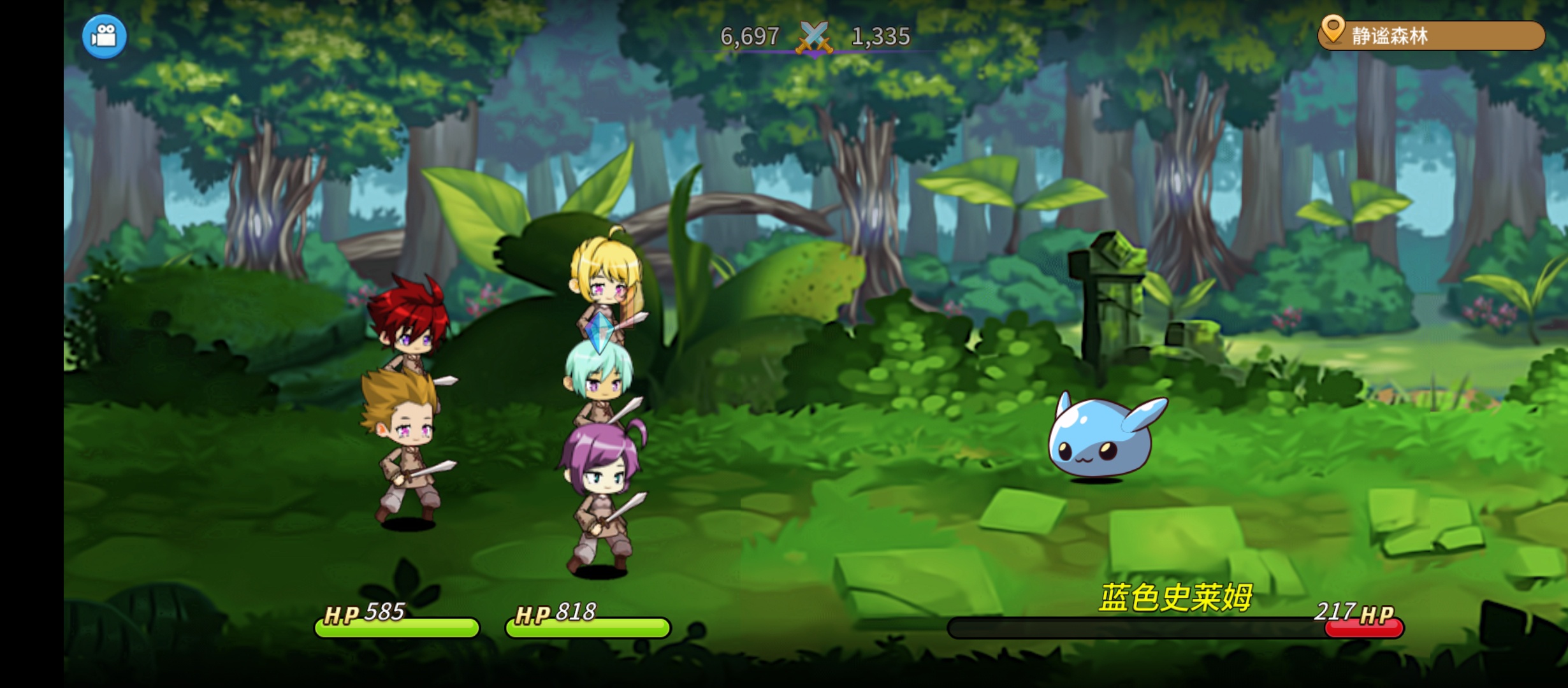Open the 静谧森林 location label

[1431, 36]
